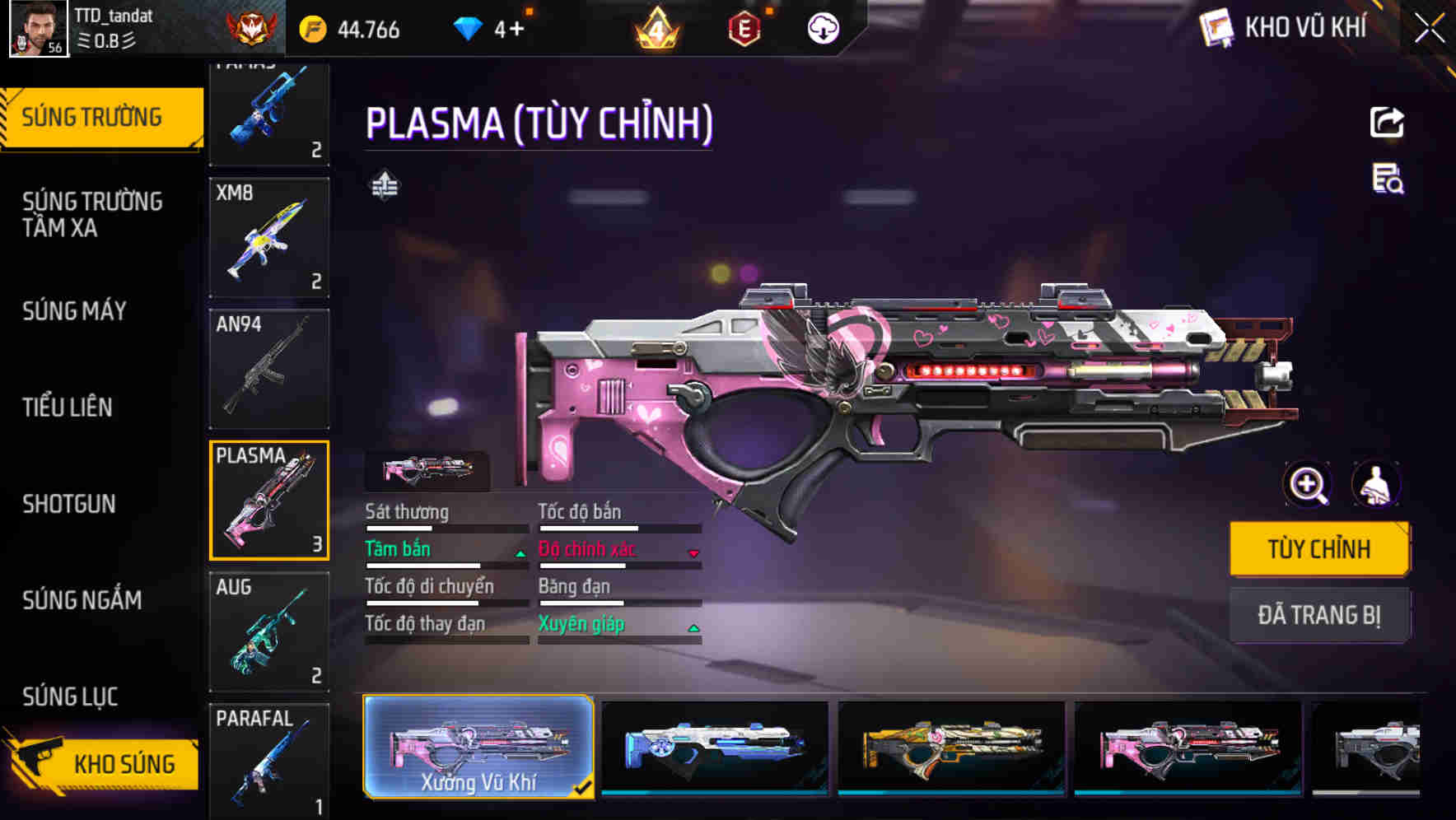Switch to Súng Trường Tầm Xa category
This screenshot has height=820, width=1456.
click(92, 214)
